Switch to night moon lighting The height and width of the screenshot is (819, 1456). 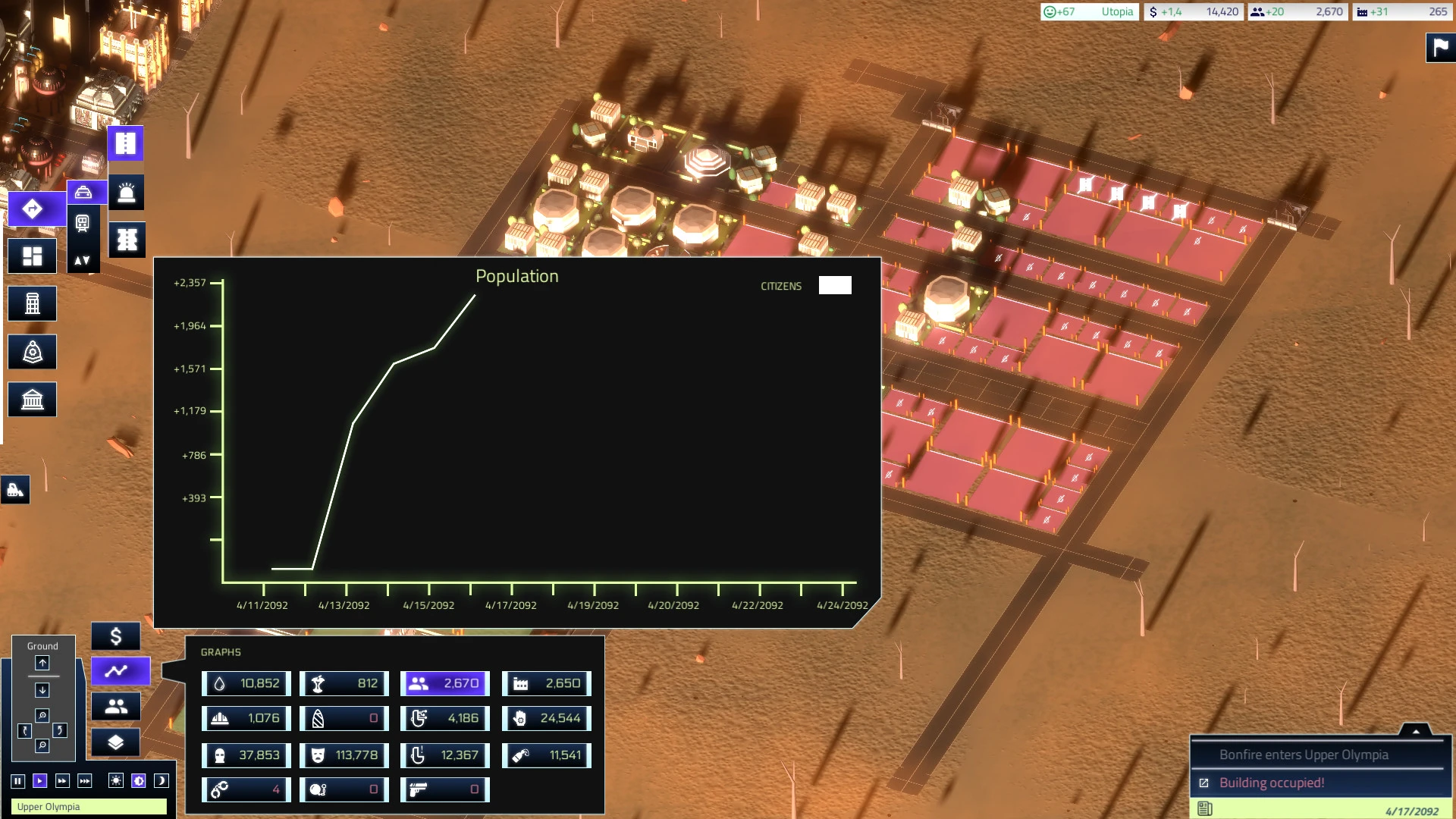pyautogui.click(x=161, y=781)
